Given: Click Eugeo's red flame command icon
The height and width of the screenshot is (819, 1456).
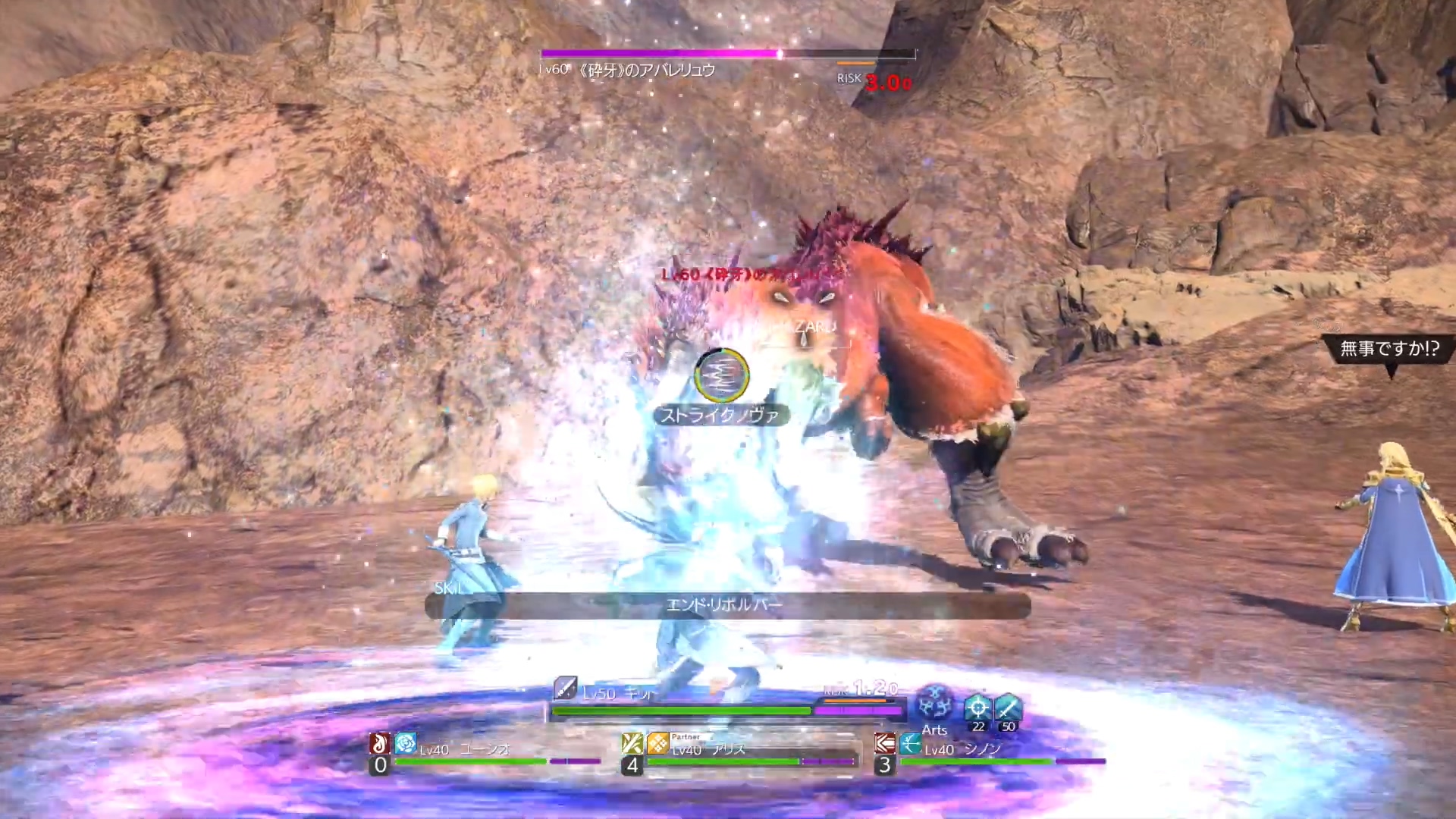Looking at the screenshot, I should [379, 742].
